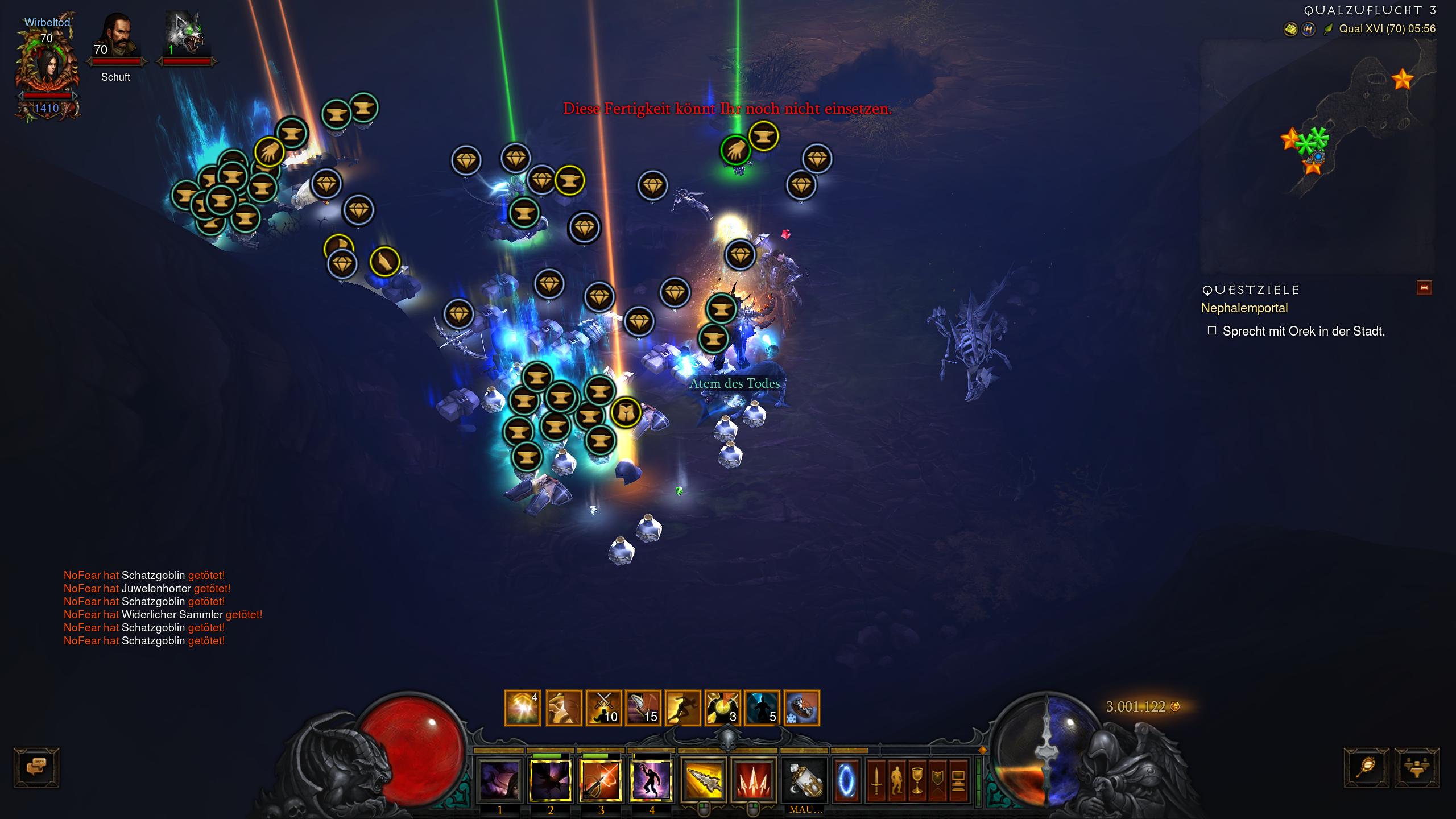
Task: Open the minimap of Qualzuflucht 3
Action: coord(1318,155)
